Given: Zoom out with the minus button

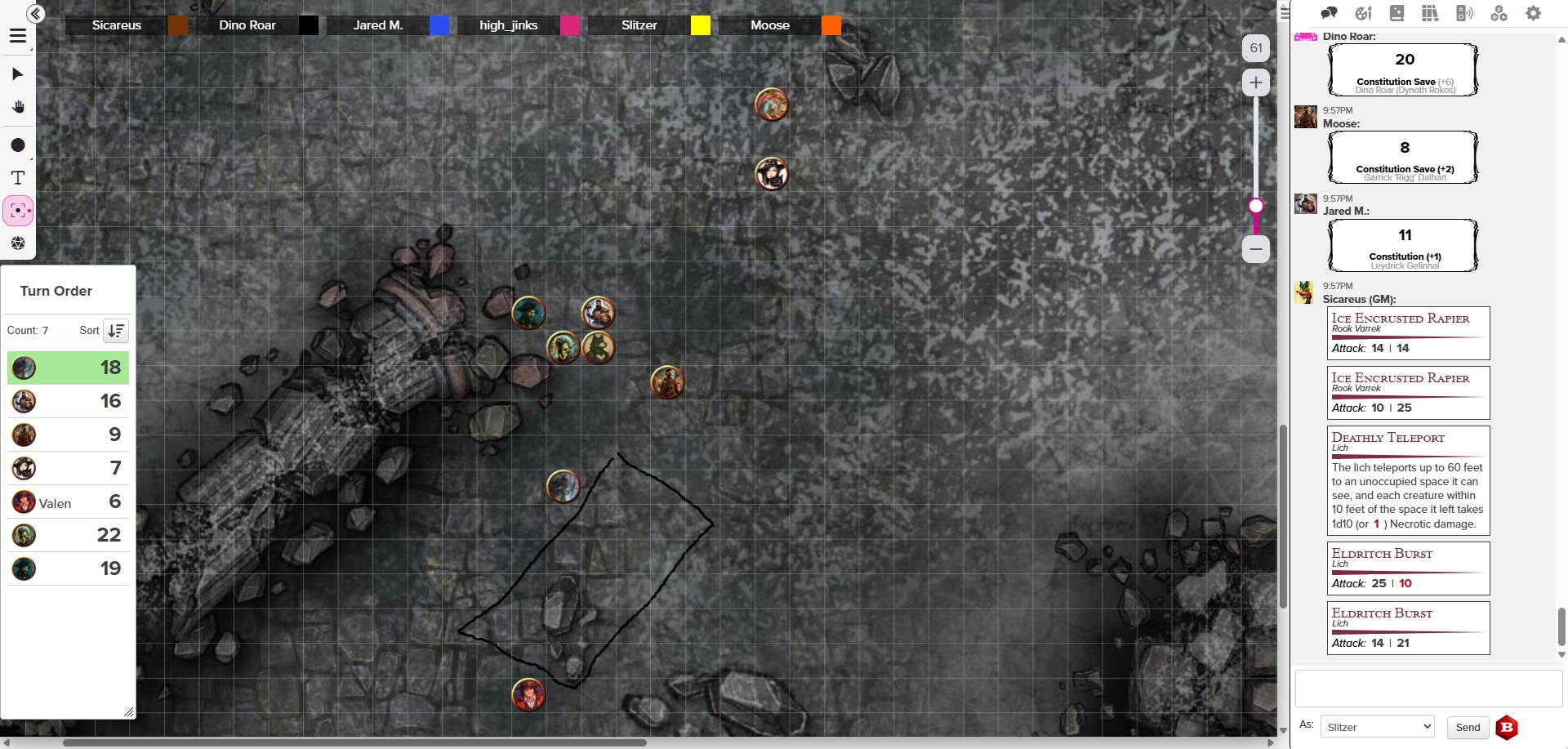Looking at the screenshot, I should (1256, 249).
